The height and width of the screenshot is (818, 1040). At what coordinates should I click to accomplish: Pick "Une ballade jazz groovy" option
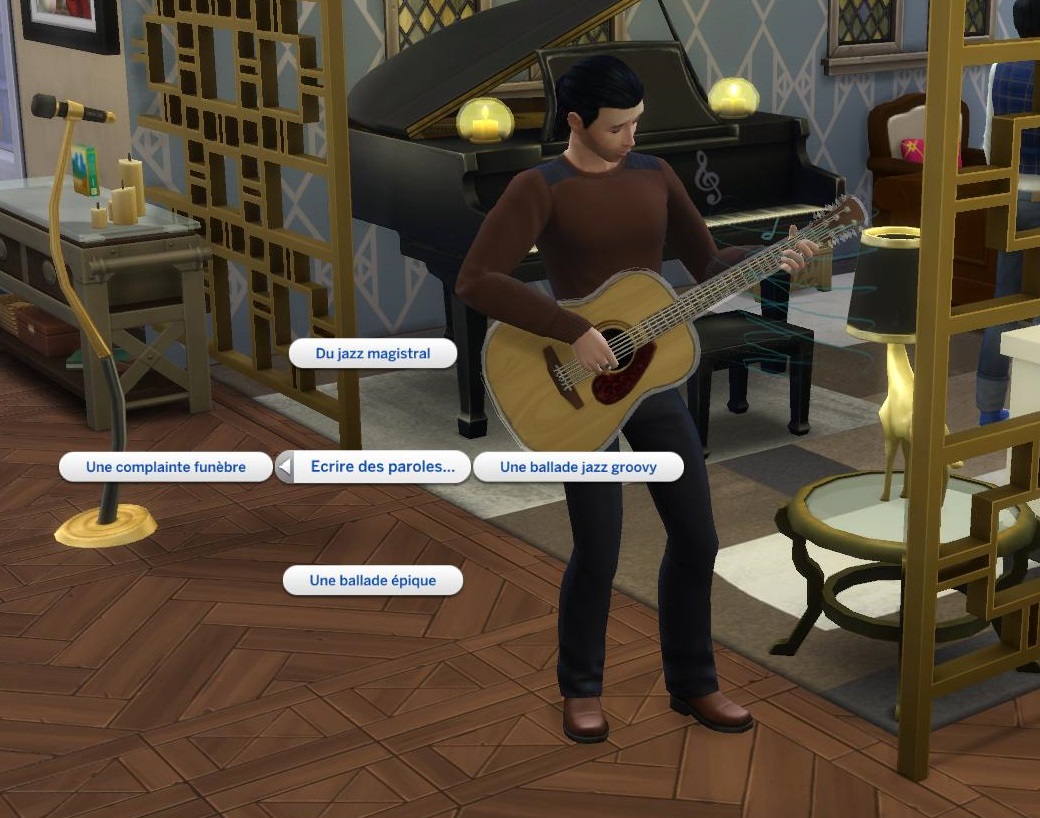[x=578, y=467]
